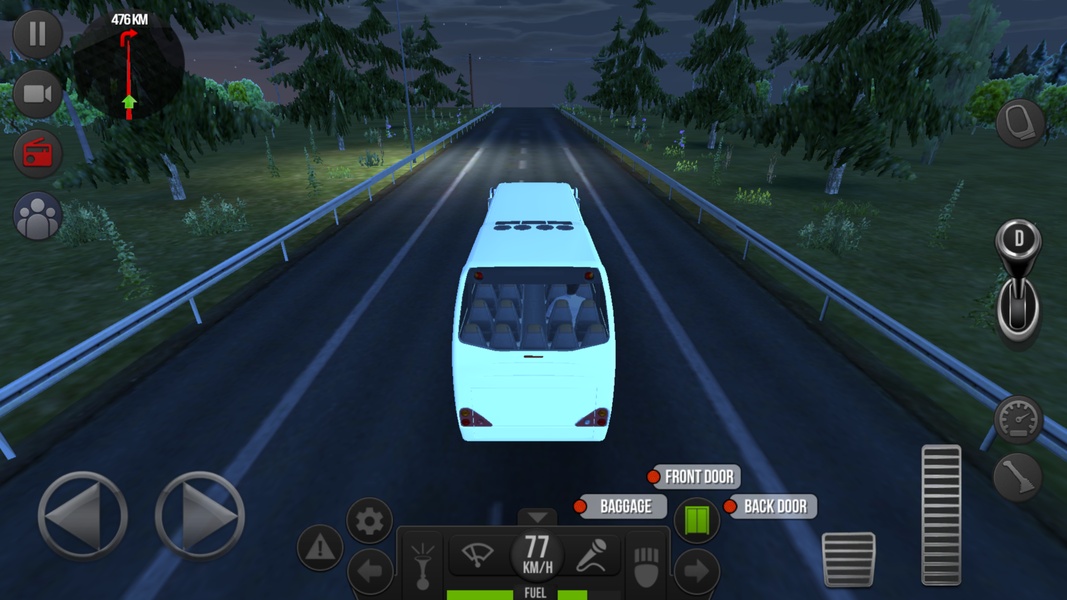The image size is (1067, 600).
Task: Step on the tall accelerator pedal
Action: [x=940, y=514]
